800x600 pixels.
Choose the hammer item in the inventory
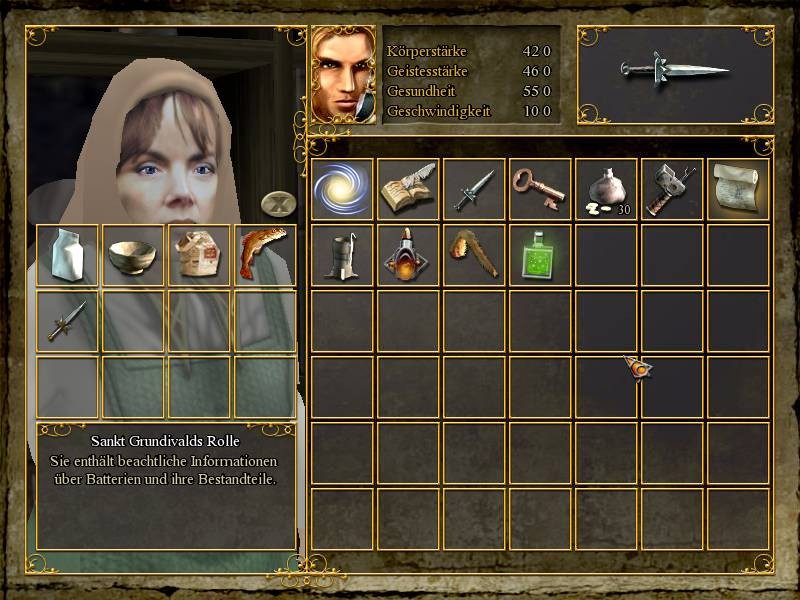pos(672,189)
